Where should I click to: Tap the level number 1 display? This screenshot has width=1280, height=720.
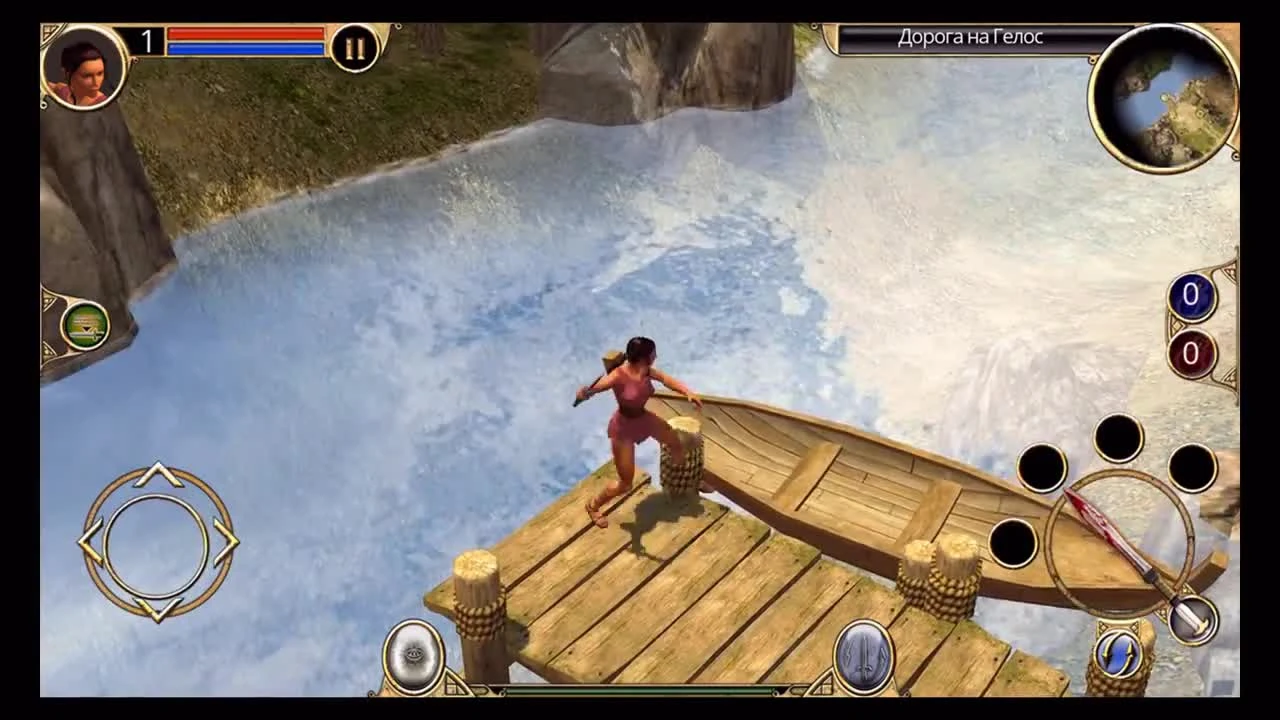tap(148, 42)
